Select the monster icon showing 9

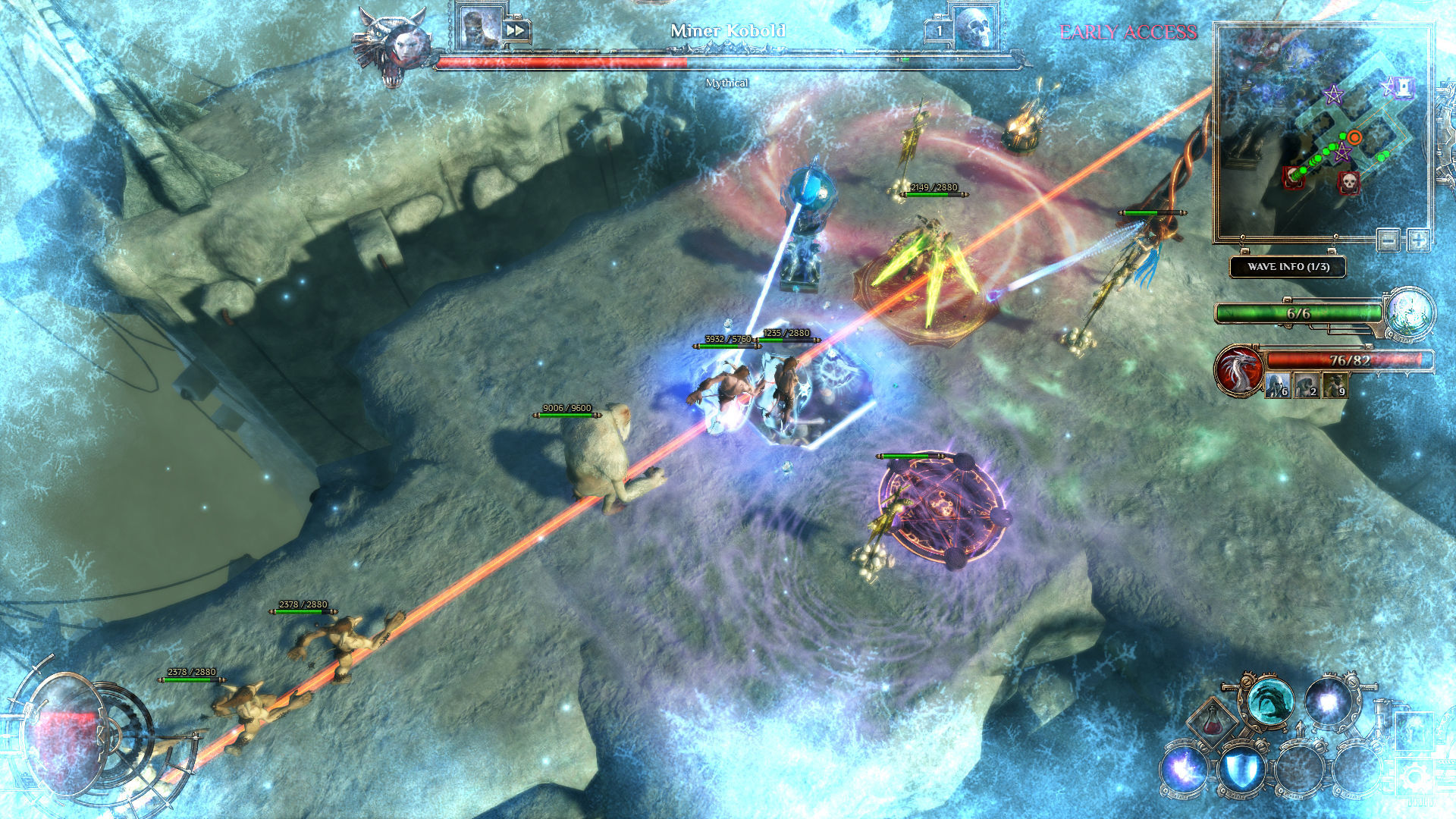pos(1335,386)
